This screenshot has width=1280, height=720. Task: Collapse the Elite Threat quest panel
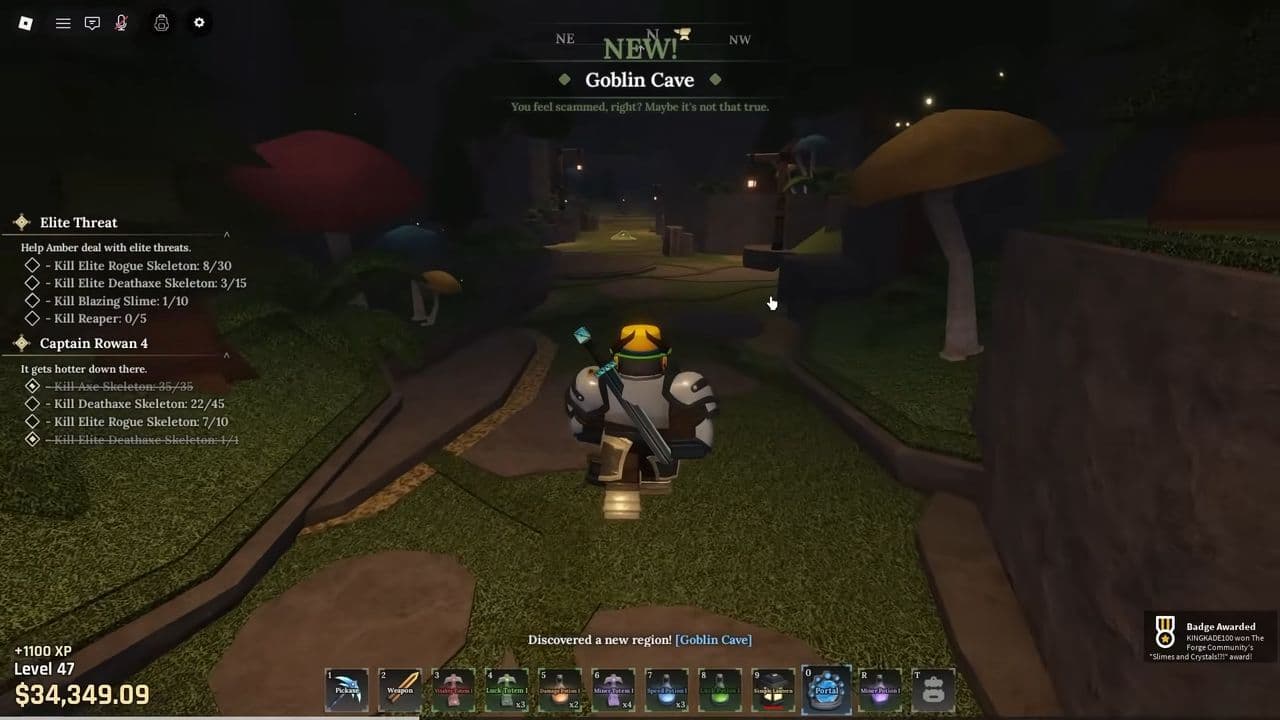click(225, 234)
